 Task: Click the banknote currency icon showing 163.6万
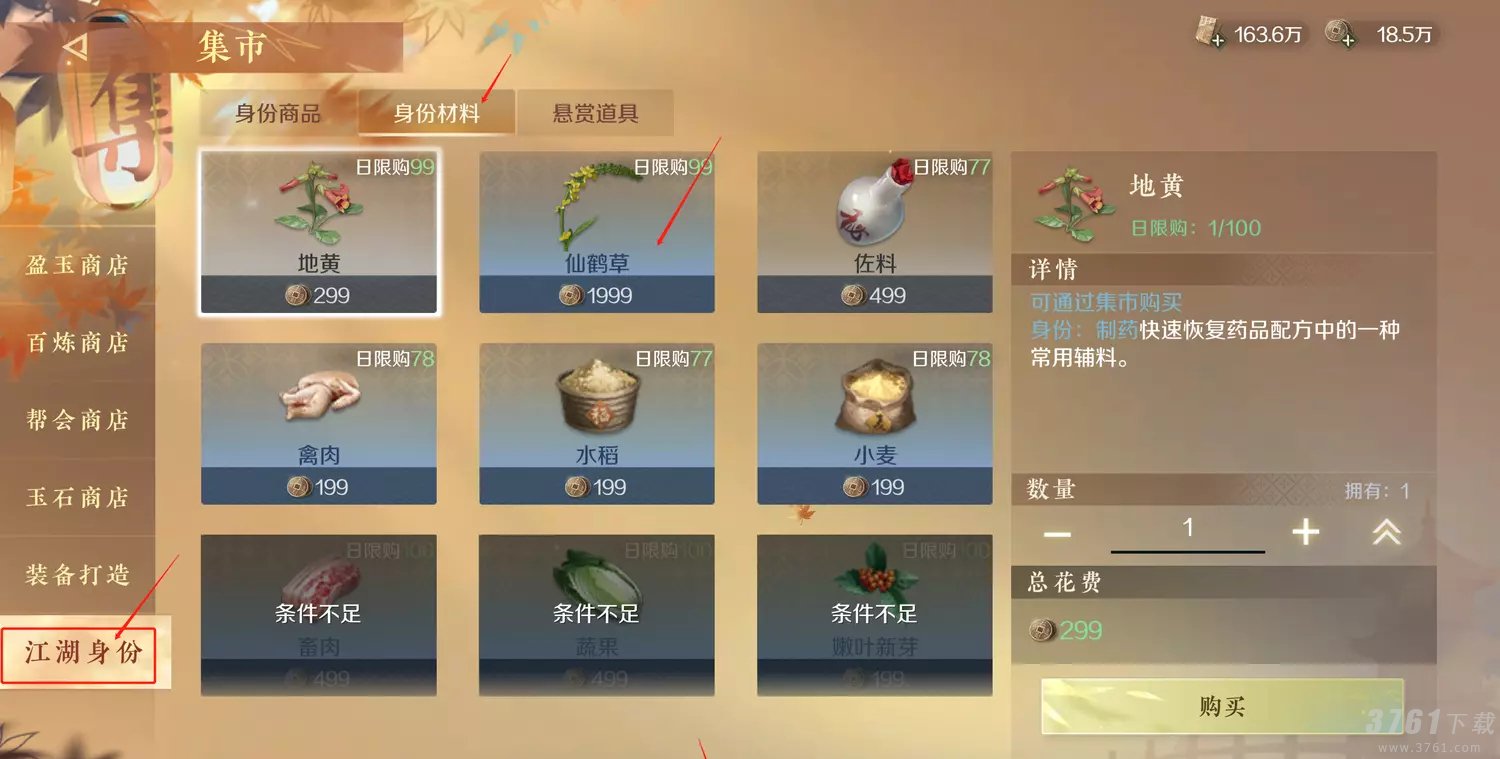tap(1210, 31)
